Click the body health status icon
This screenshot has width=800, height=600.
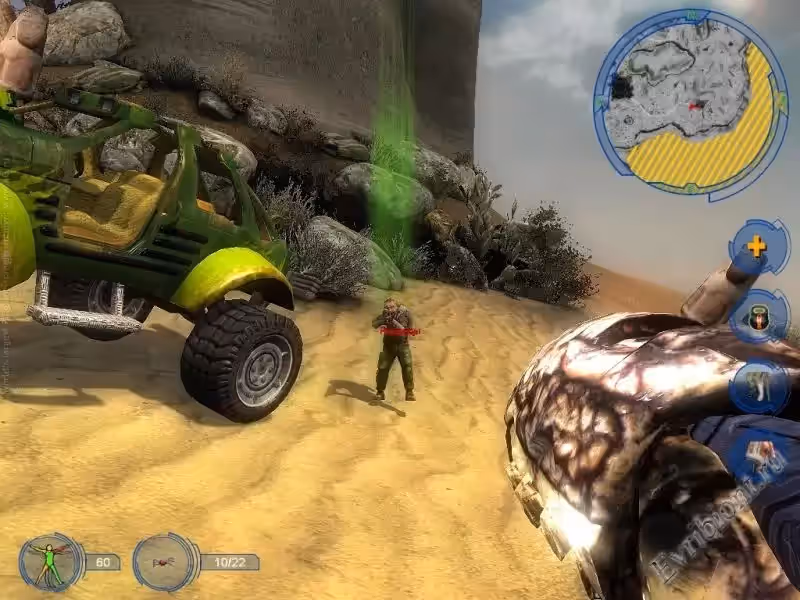(49, 561)
